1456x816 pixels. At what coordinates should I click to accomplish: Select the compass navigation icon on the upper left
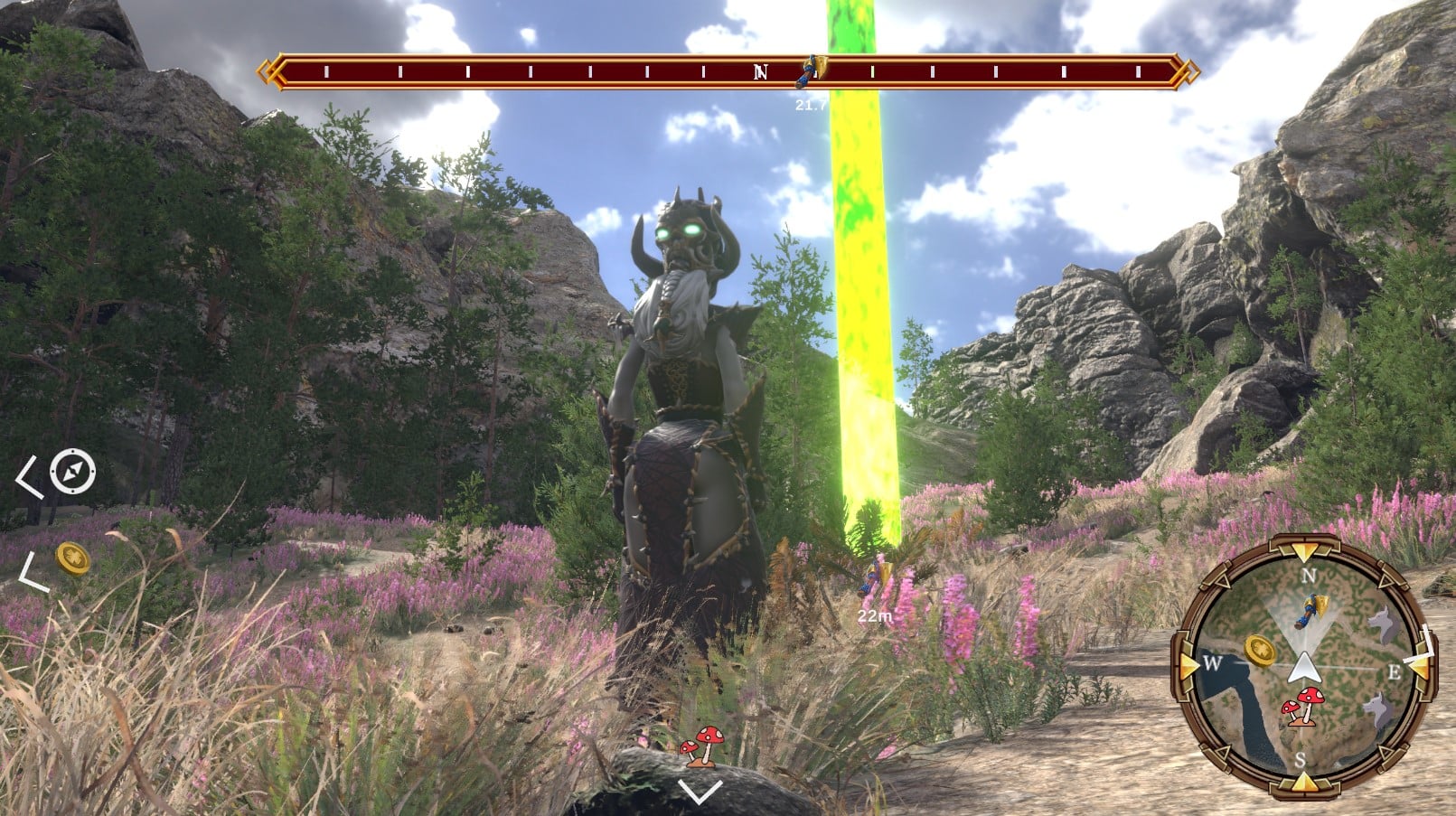coord(72,474)
